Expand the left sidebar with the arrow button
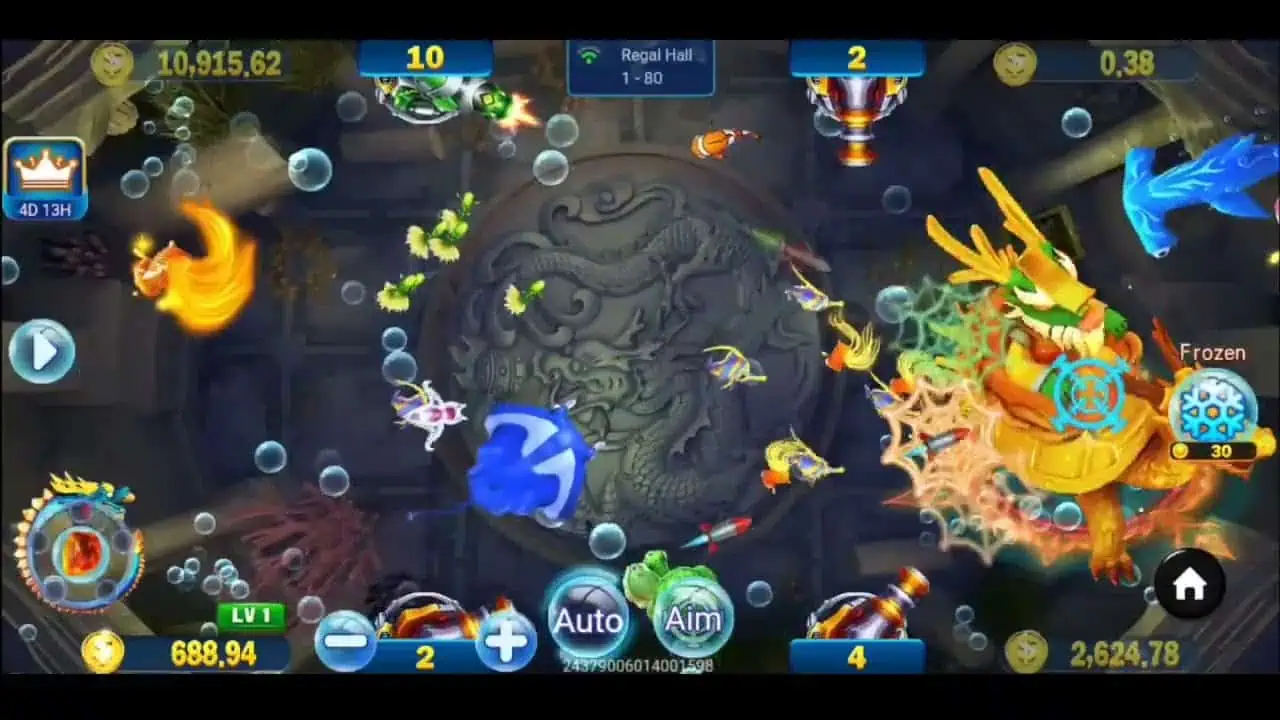1280x720 pixels. (x=40, y=352)
